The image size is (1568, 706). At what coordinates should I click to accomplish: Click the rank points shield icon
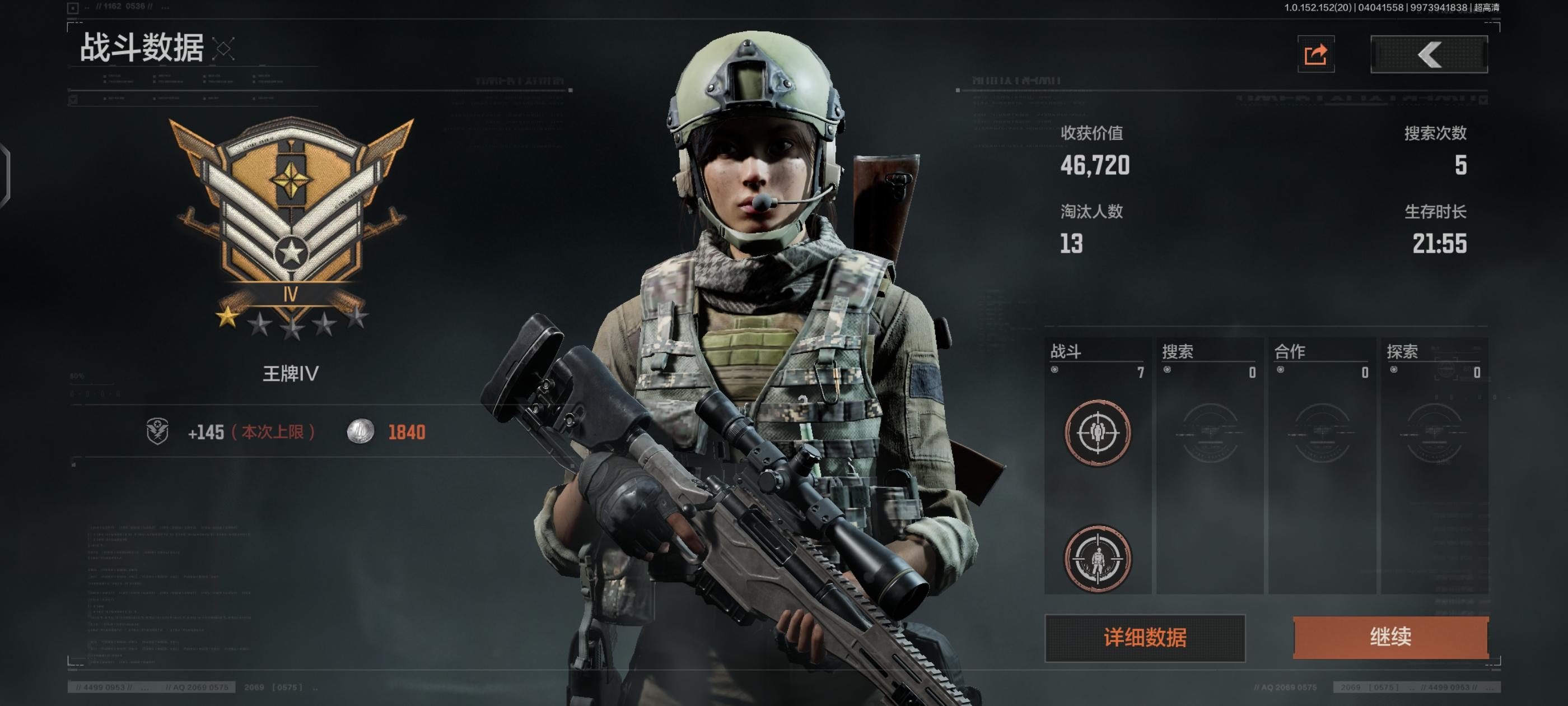click(158, 432)
